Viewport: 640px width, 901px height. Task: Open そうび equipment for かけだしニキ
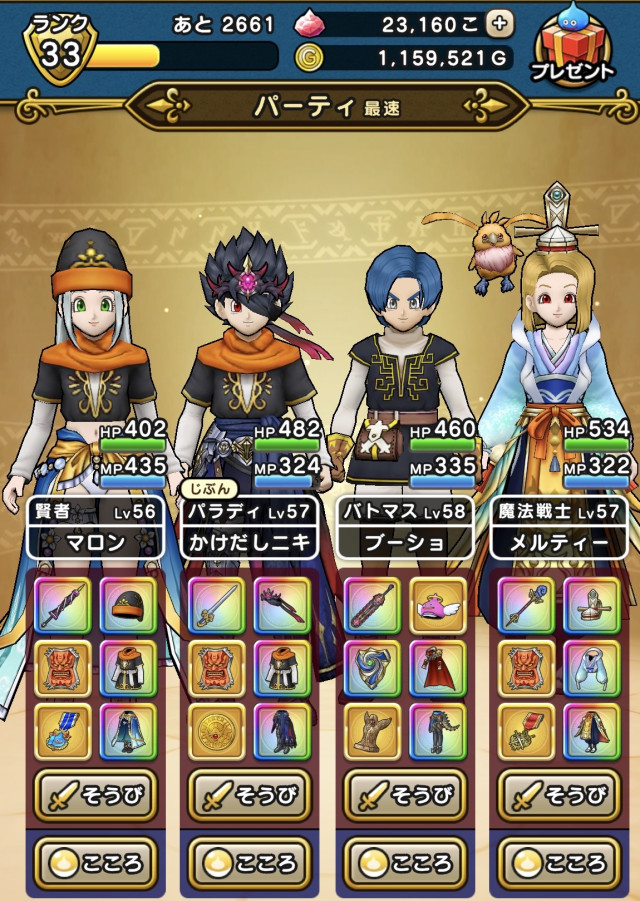point(250,796)
